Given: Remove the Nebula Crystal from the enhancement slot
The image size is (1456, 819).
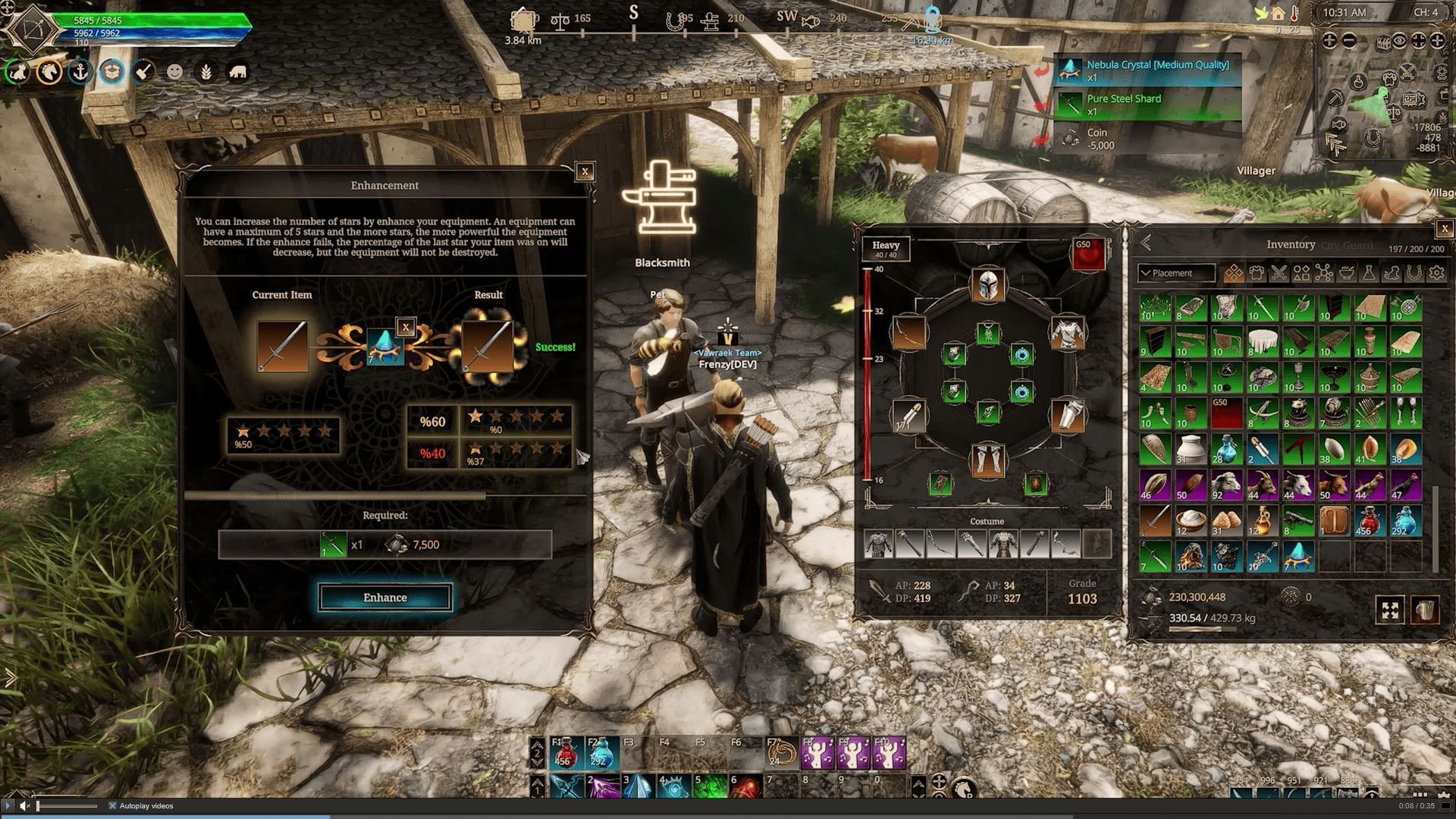Looking at the screenshot, I should pos(406,328).
